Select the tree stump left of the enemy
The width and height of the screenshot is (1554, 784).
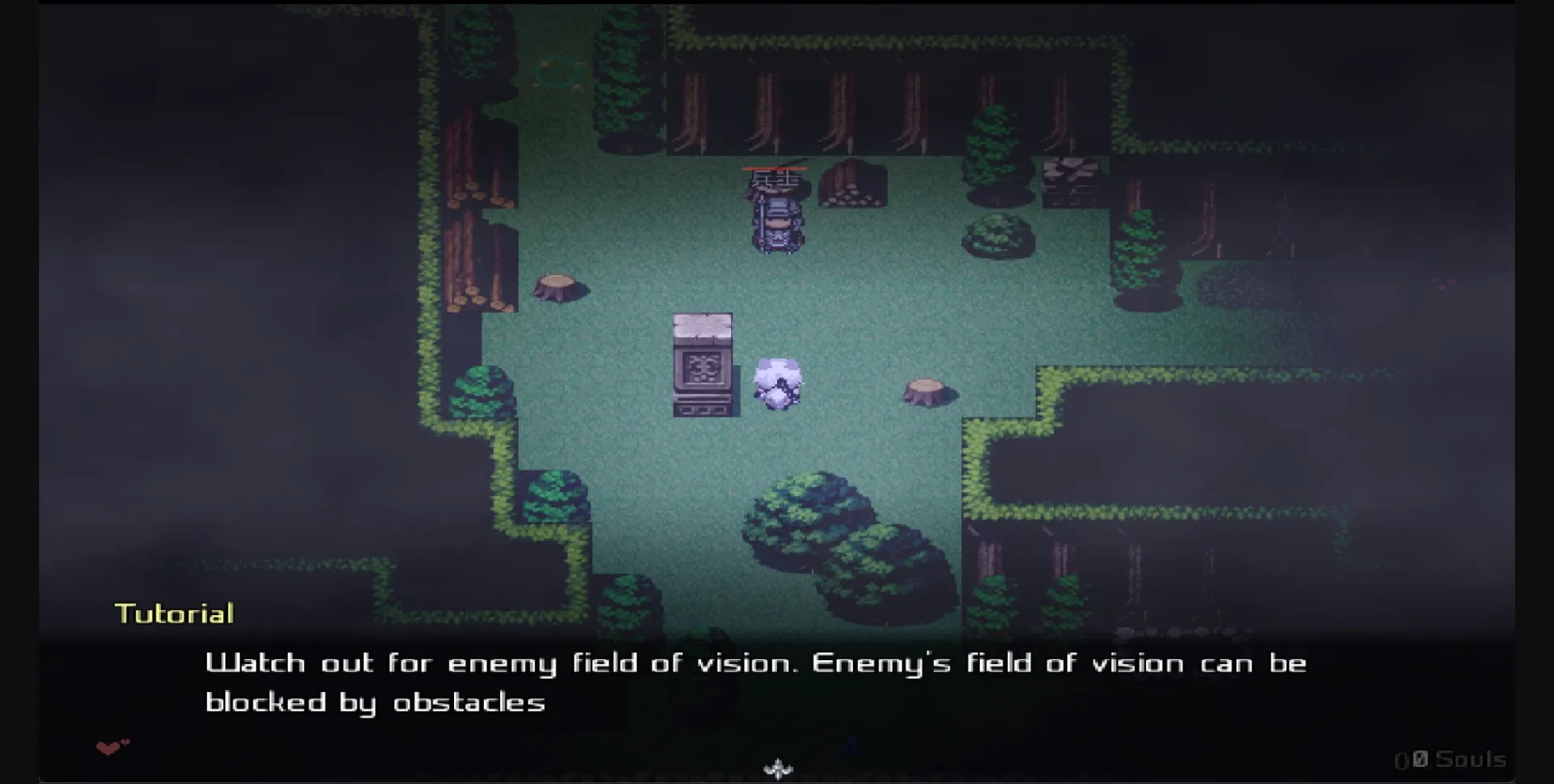point(558,287)
